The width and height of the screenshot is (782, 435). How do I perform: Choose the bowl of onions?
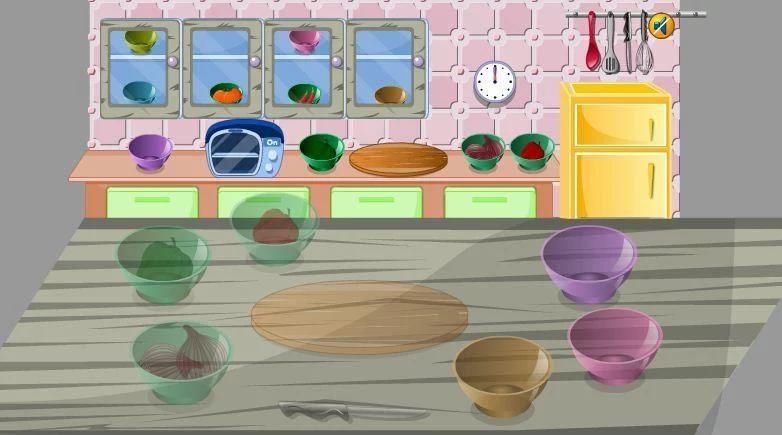tap(181, 358)
